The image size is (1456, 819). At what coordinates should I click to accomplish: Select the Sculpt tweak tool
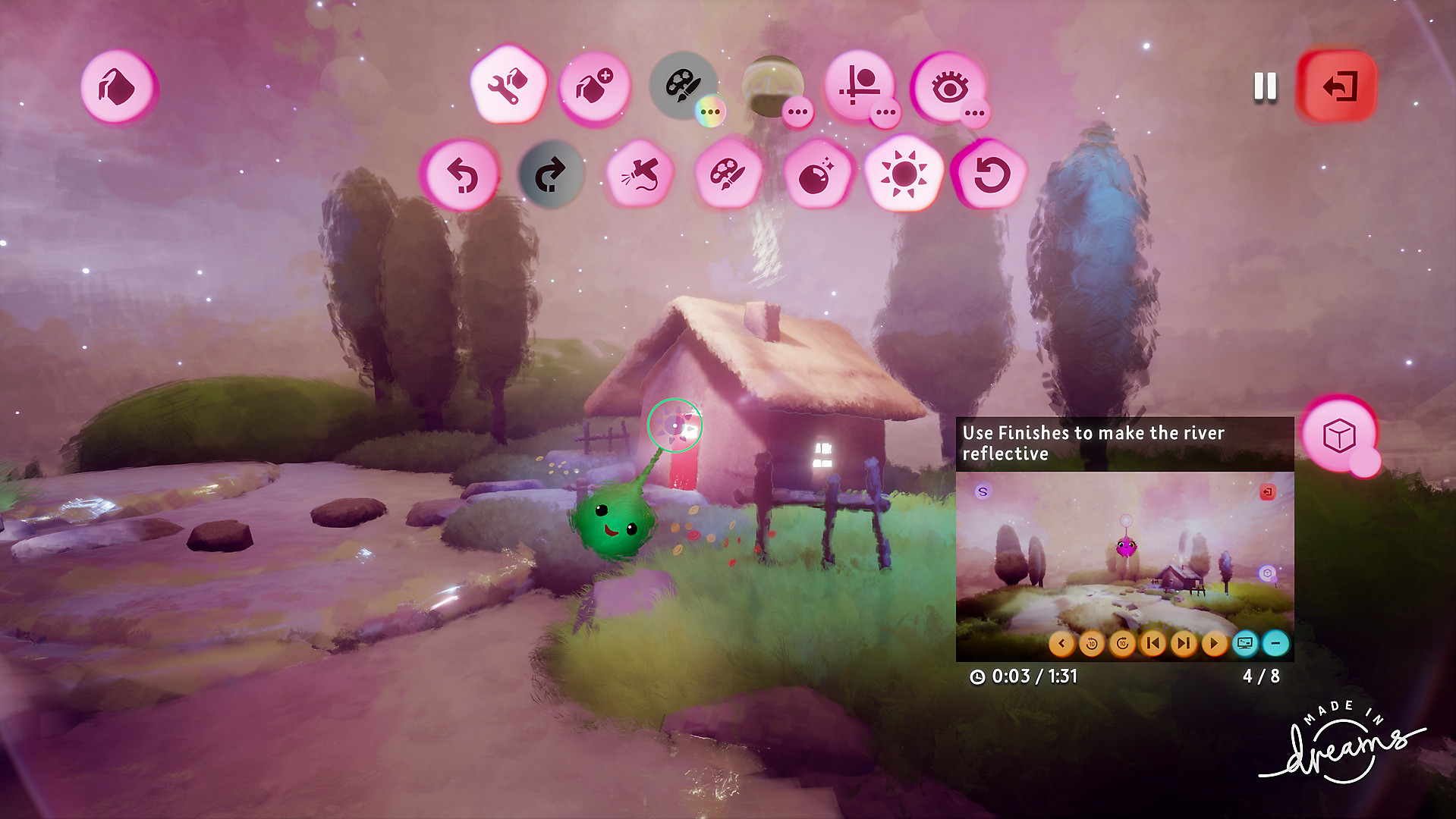(510, 87)
